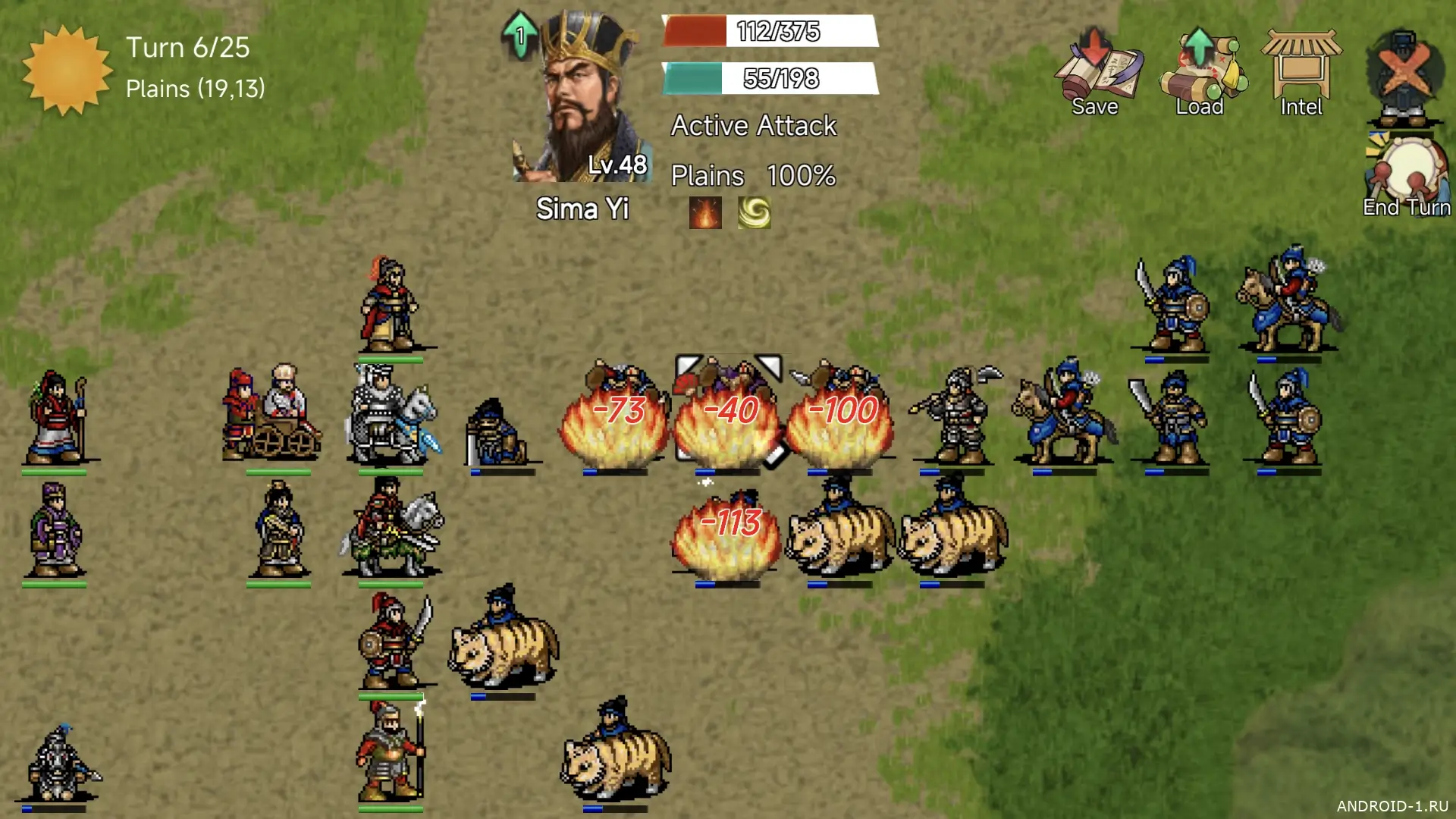Select the fire skill icon
The image size is (1456, 819).
pyautogui.click(x=705, y=213)
